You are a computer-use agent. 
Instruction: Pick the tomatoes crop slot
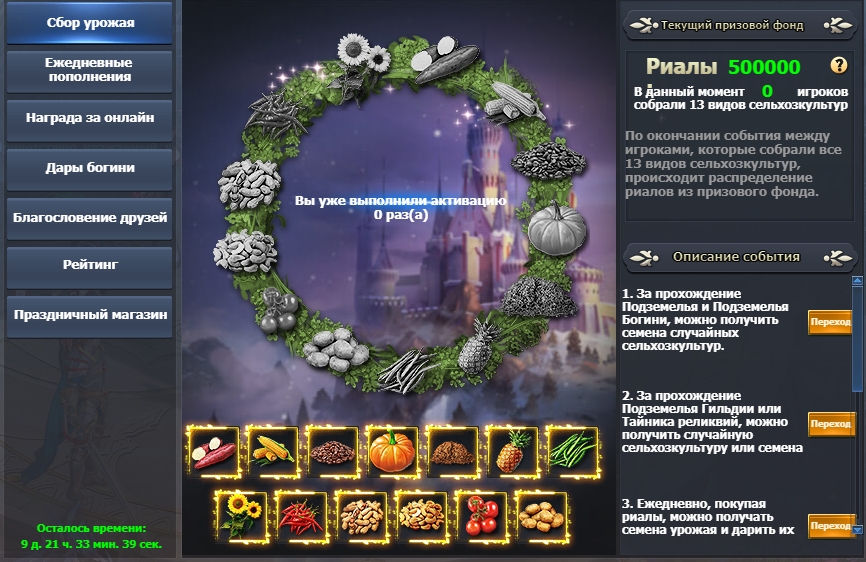tap(481, 517)
